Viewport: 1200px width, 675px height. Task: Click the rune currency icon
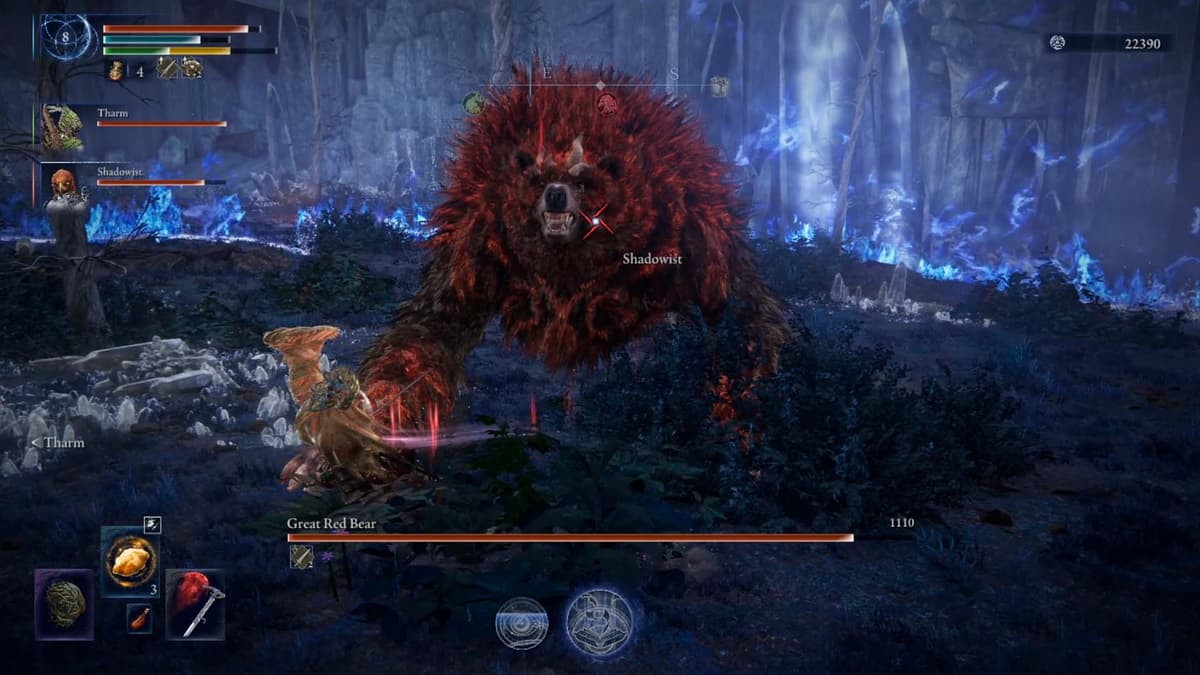click(x=1058, y=42)
